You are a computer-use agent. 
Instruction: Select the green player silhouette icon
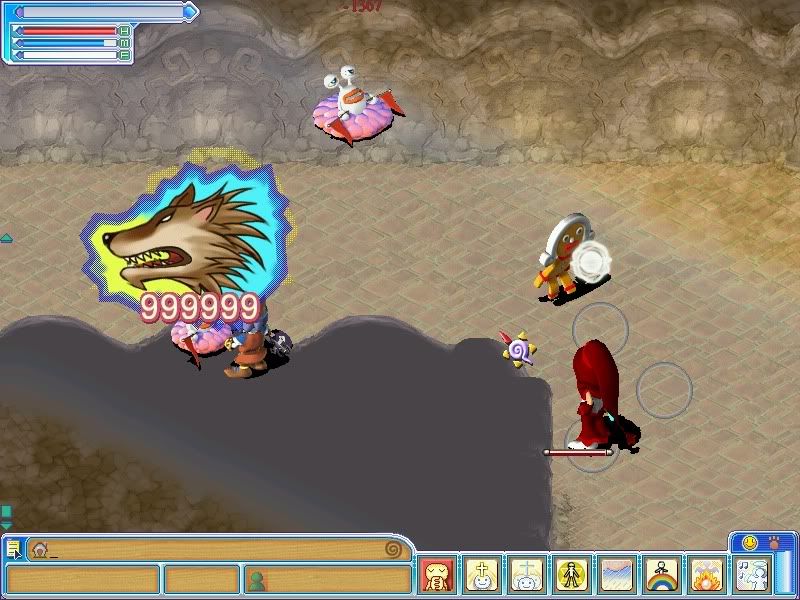pos(257,579)
